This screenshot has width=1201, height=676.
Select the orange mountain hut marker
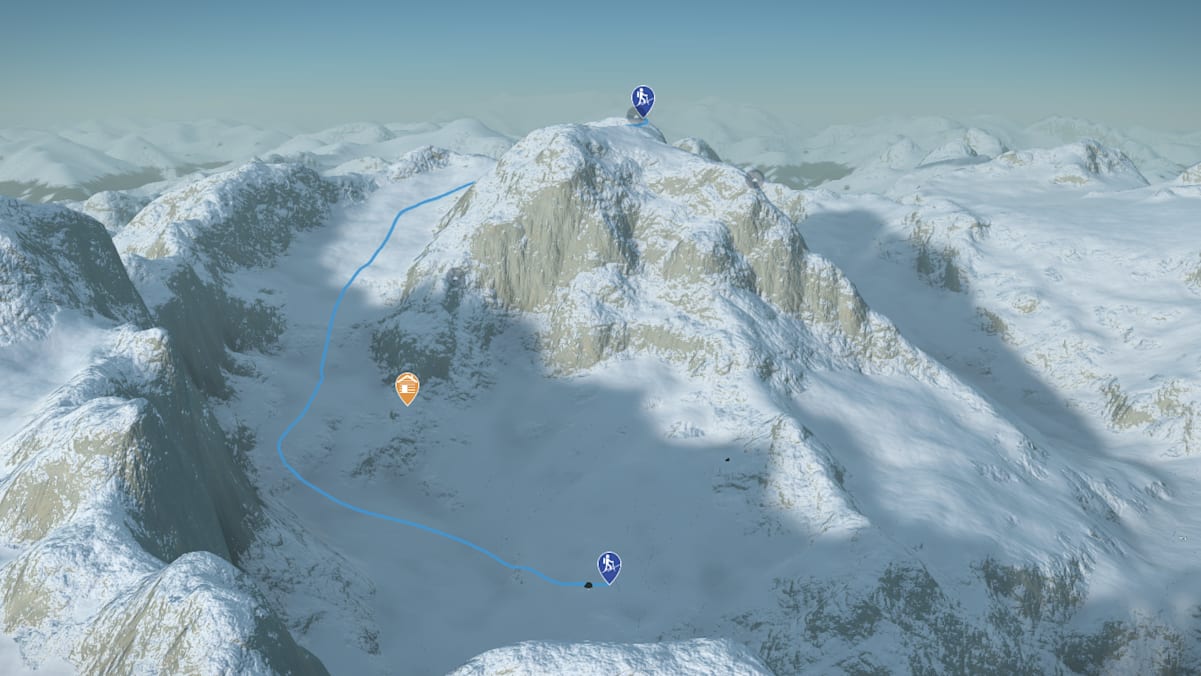coord(407,387)
